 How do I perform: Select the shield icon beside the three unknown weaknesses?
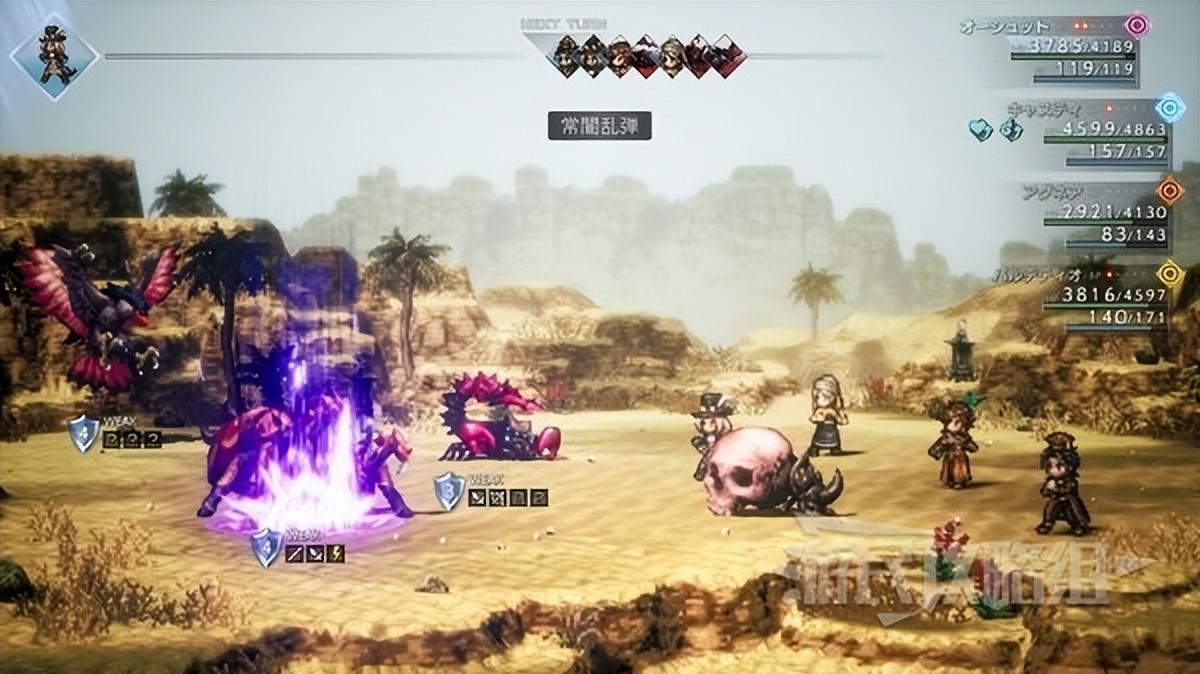coord(83,434)
